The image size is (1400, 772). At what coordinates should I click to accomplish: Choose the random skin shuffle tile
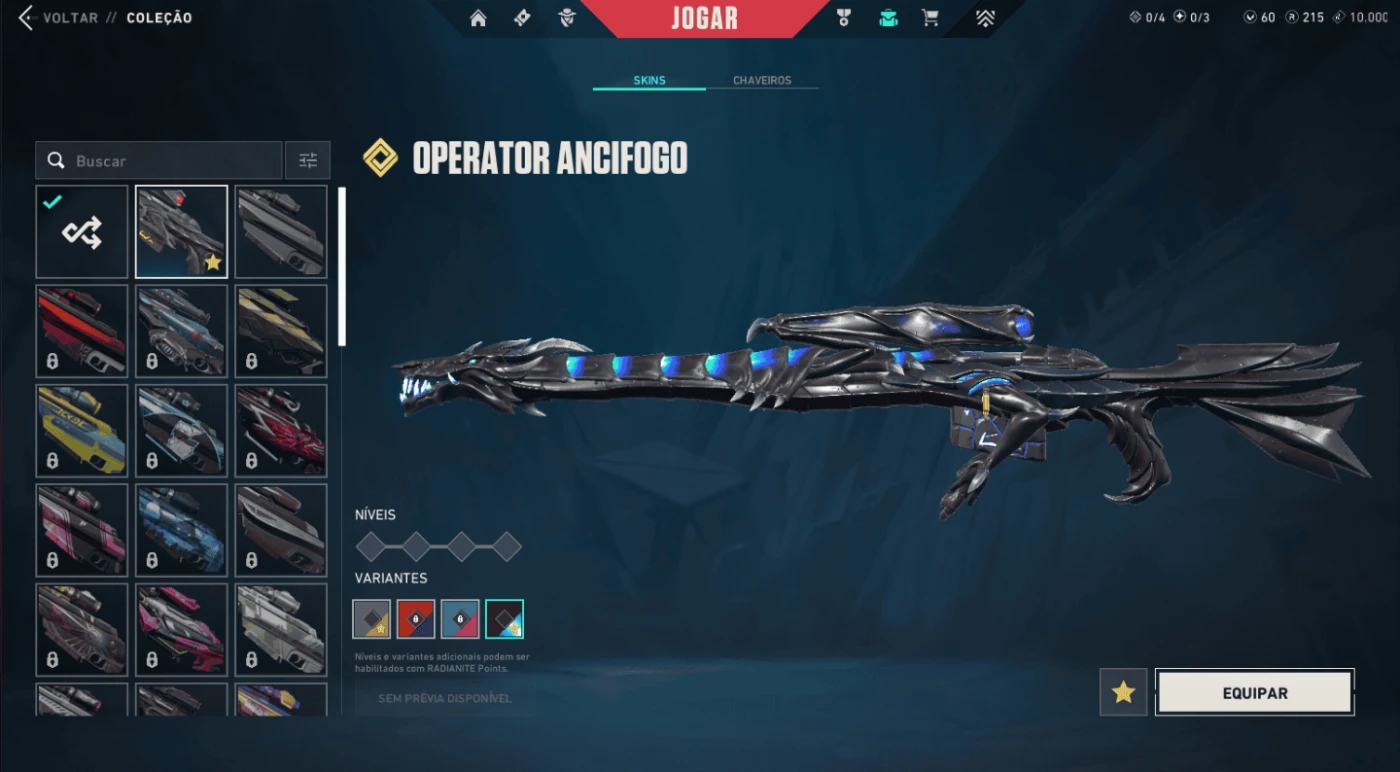pos(82,232)
